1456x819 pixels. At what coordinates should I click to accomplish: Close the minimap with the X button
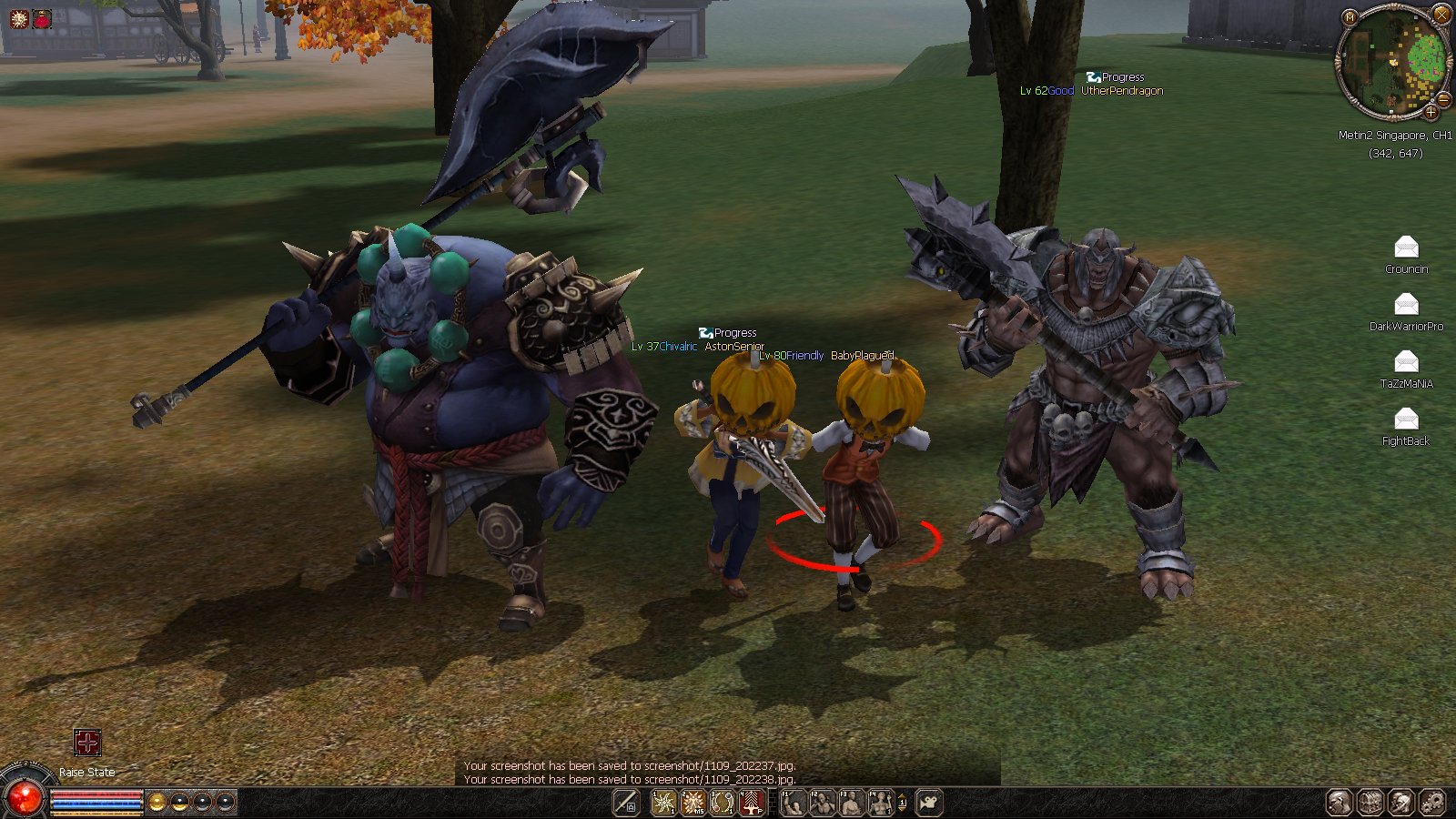point(1441,15)
